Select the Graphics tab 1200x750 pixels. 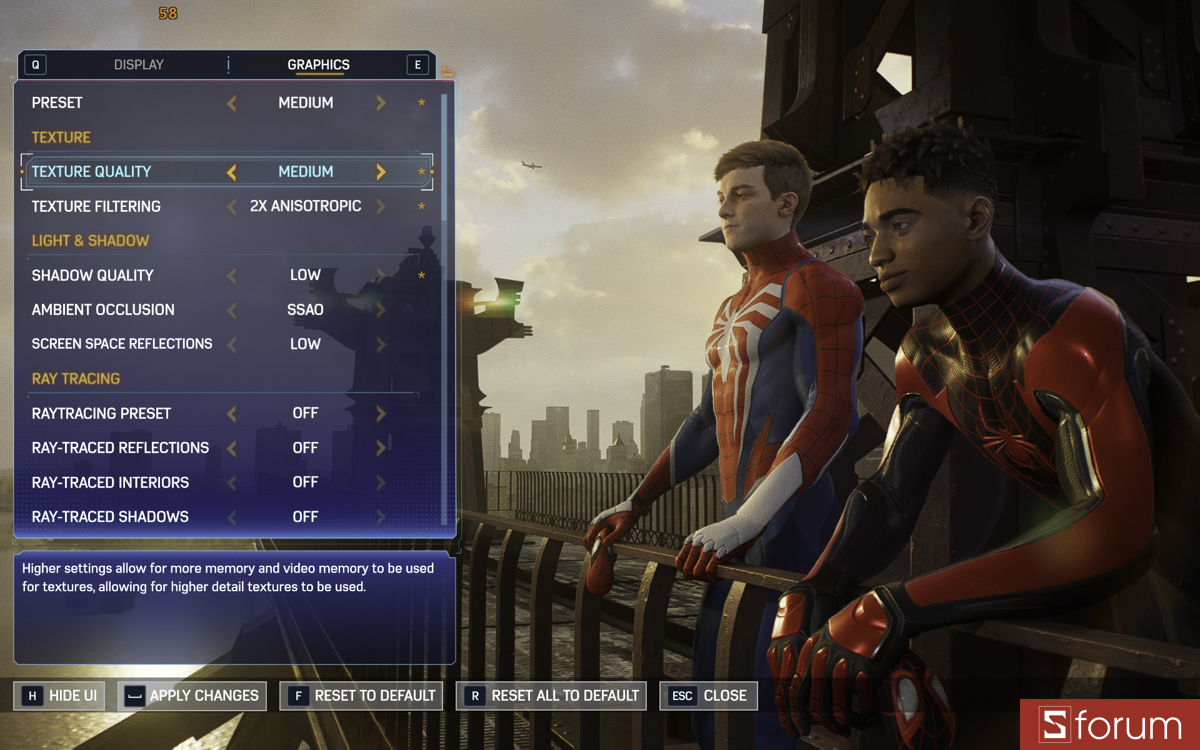point(318,65)
